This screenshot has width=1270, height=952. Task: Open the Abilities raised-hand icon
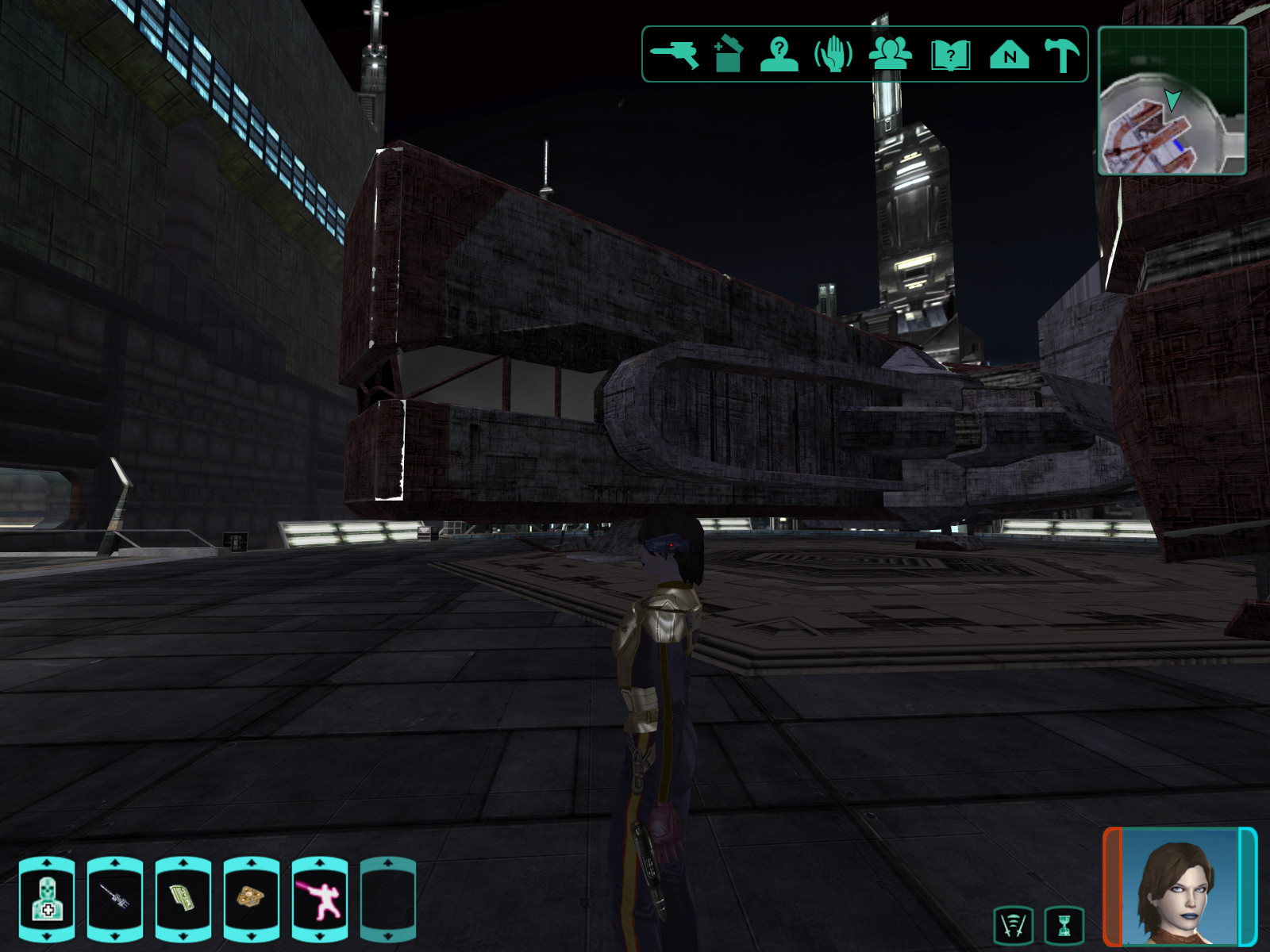(x=833, y=55)
